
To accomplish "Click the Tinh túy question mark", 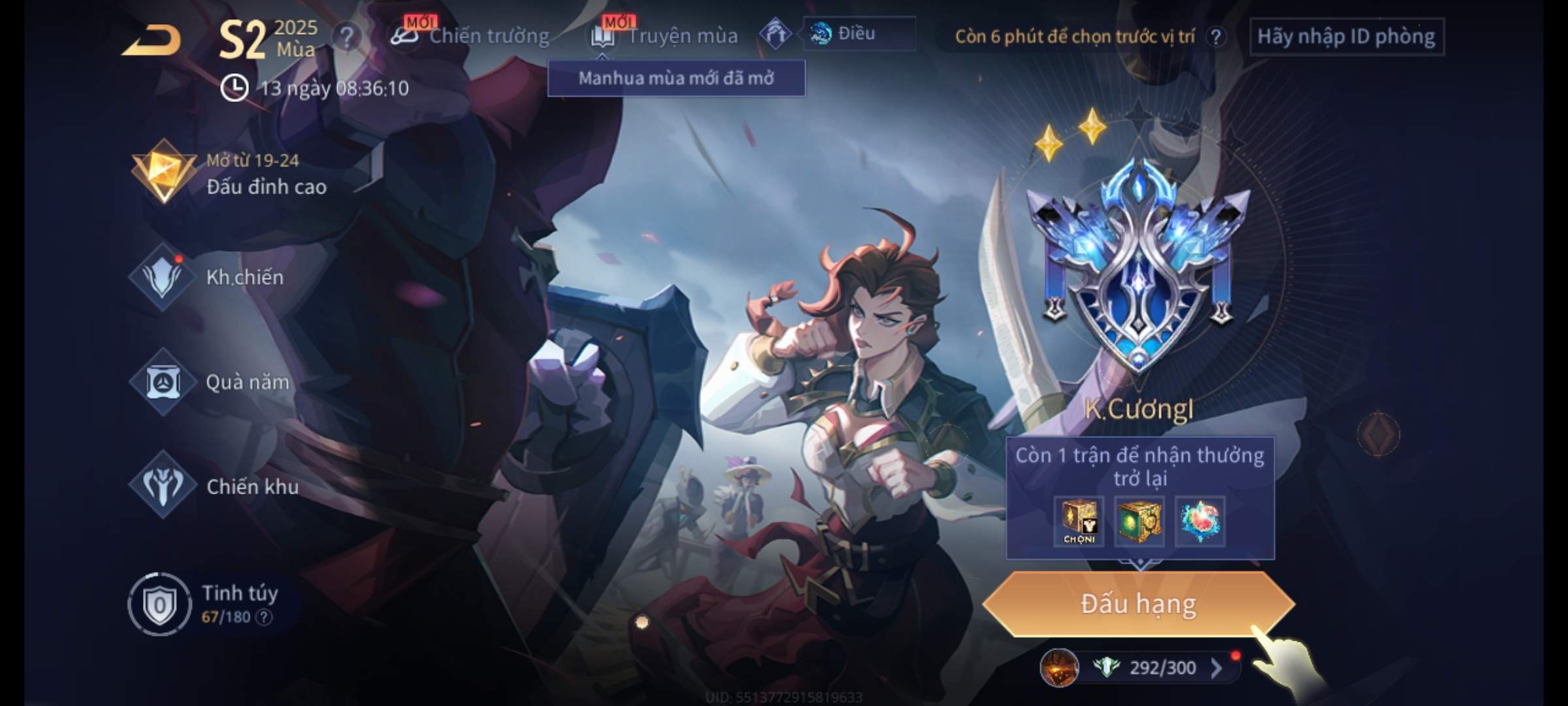I will 264,617.
